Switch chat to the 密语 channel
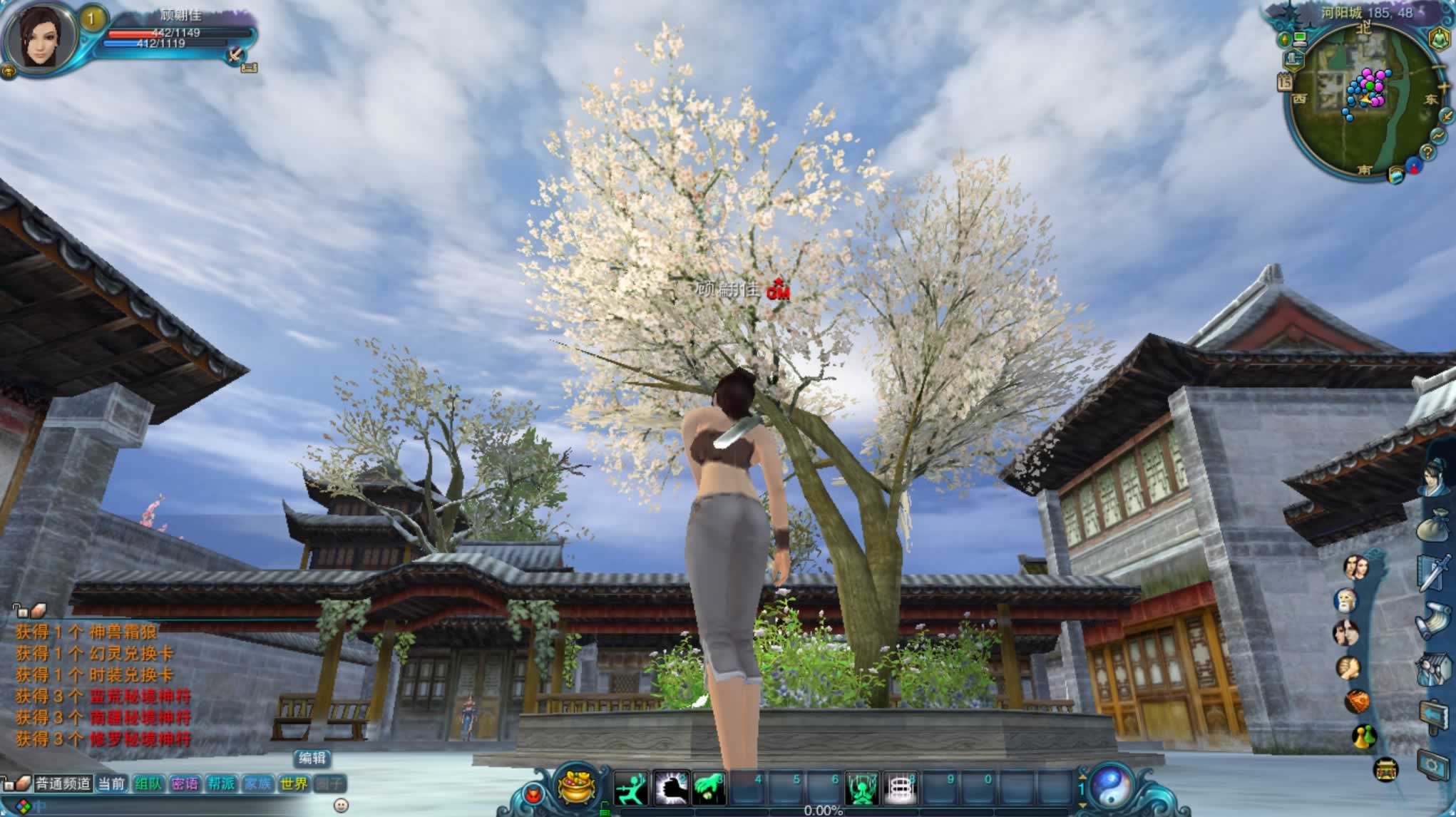The width and height of the screenshot is (1456, 817). click(x=185, y=784)
